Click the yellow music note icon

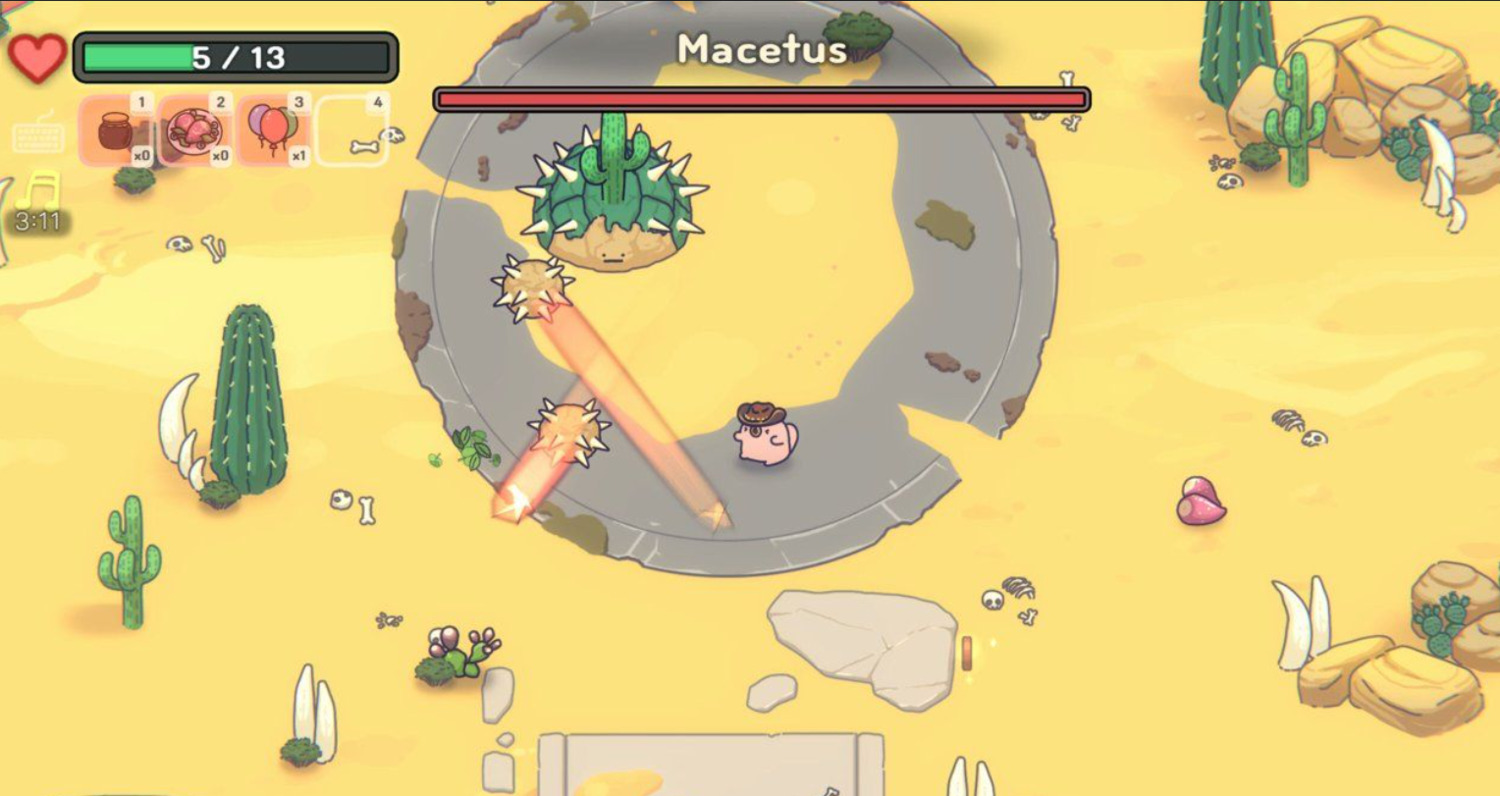(x=38, y=191)
